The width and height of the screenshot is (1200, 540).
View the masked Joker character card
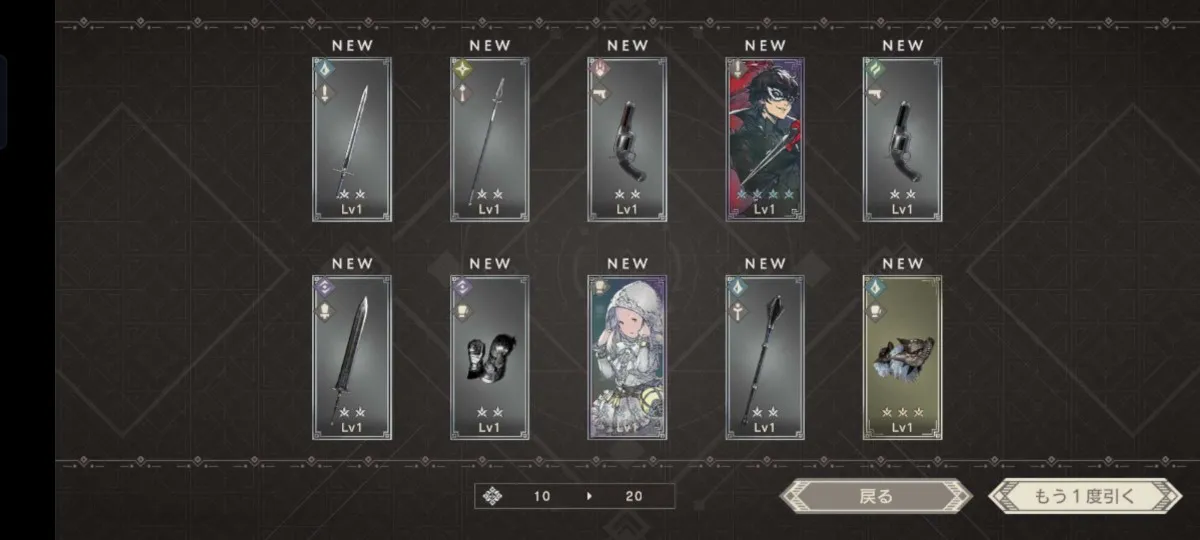point(765,140)
